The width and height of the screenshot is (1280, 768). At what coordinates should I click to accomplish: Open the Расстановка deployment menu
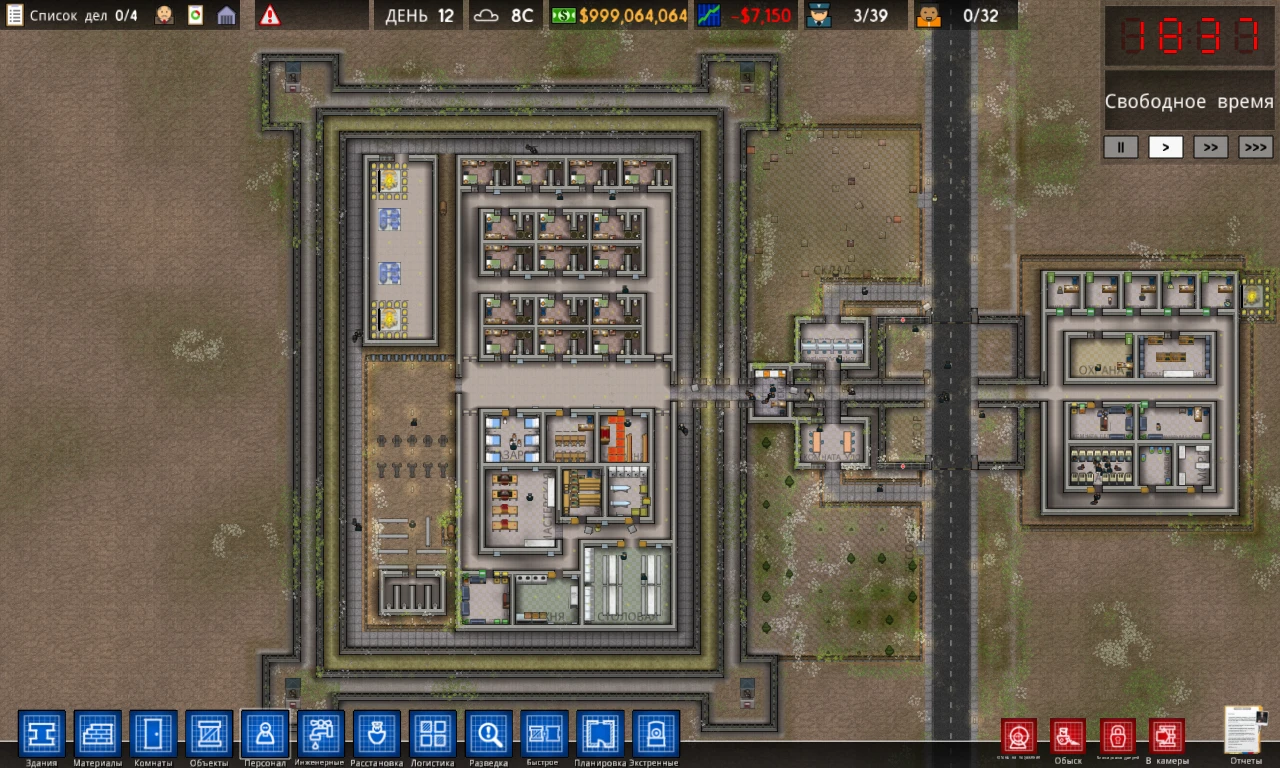pyautogui.click(x=377, y=735)
